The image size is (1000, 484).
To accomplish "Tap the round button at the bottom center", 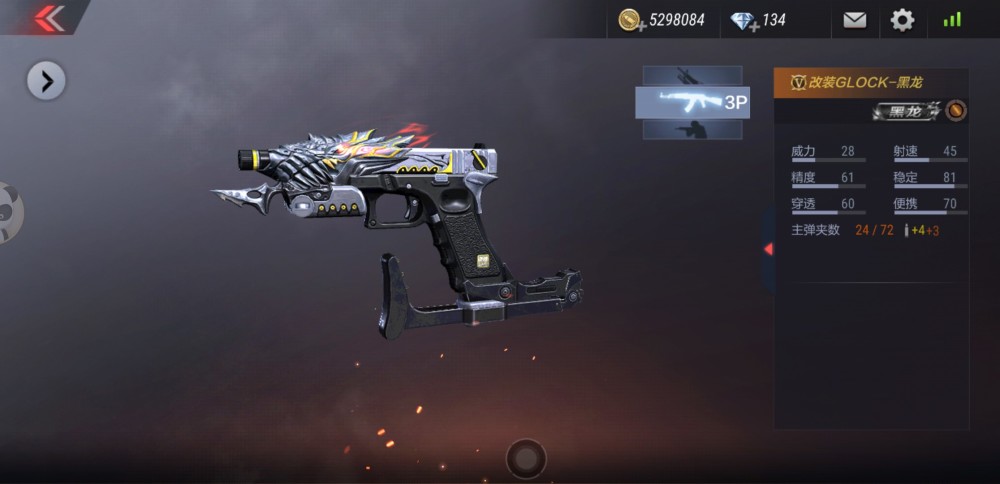I will click(526, 458).
